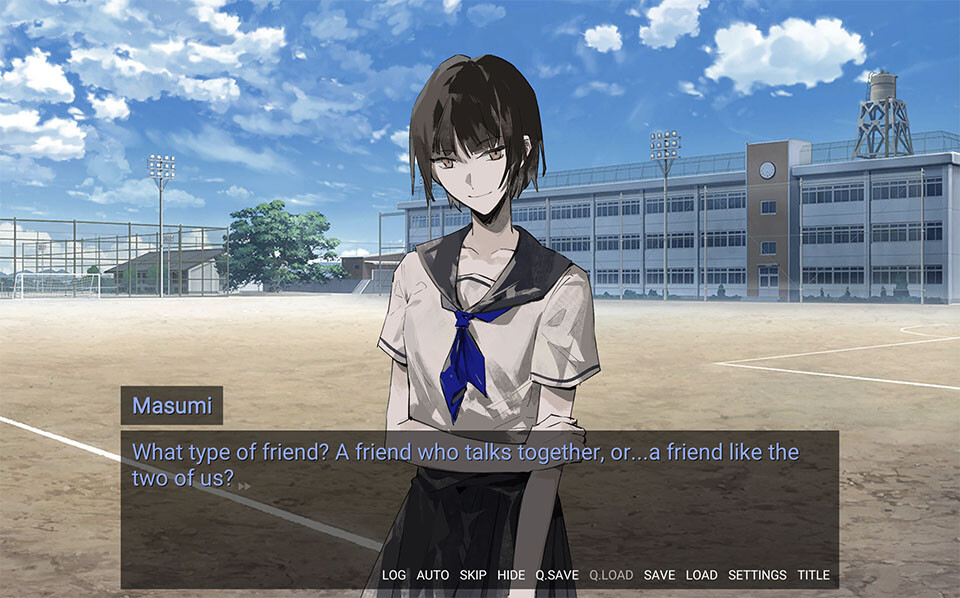This screenshot has height=598, width=960.
Task: Return to the TITLE screen
Action: [x=813, y=575]
